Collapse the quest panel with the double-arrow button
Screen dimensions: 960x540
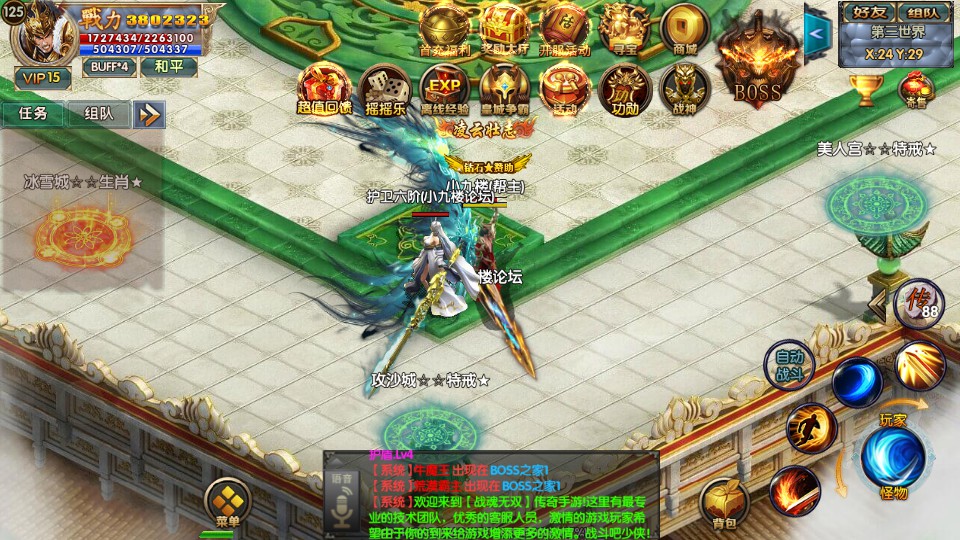pos(150,114)
